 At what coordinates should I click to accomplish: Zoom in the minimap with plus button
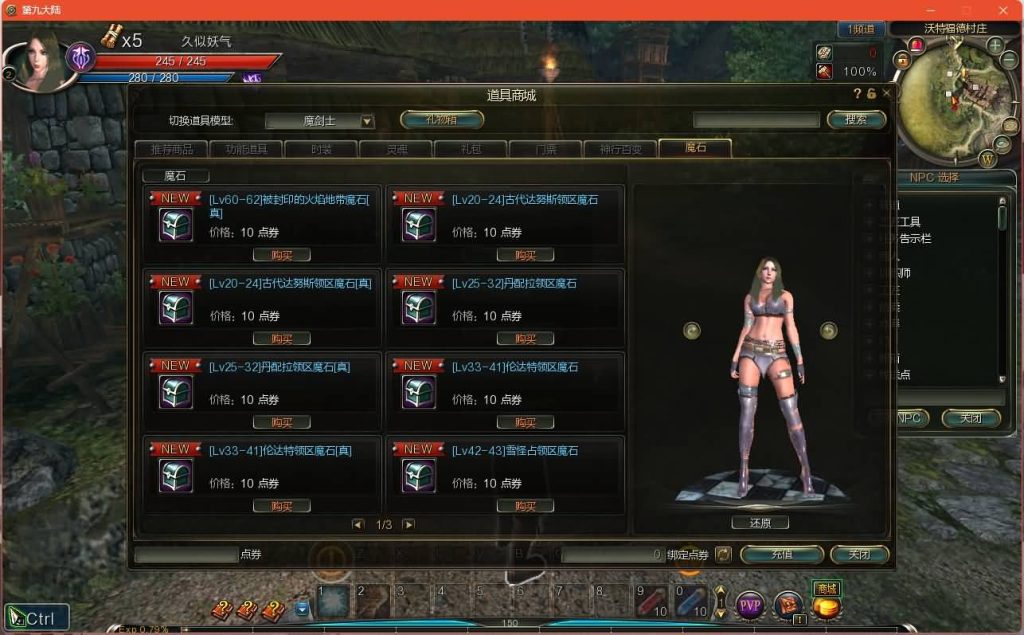coord(995,46)
